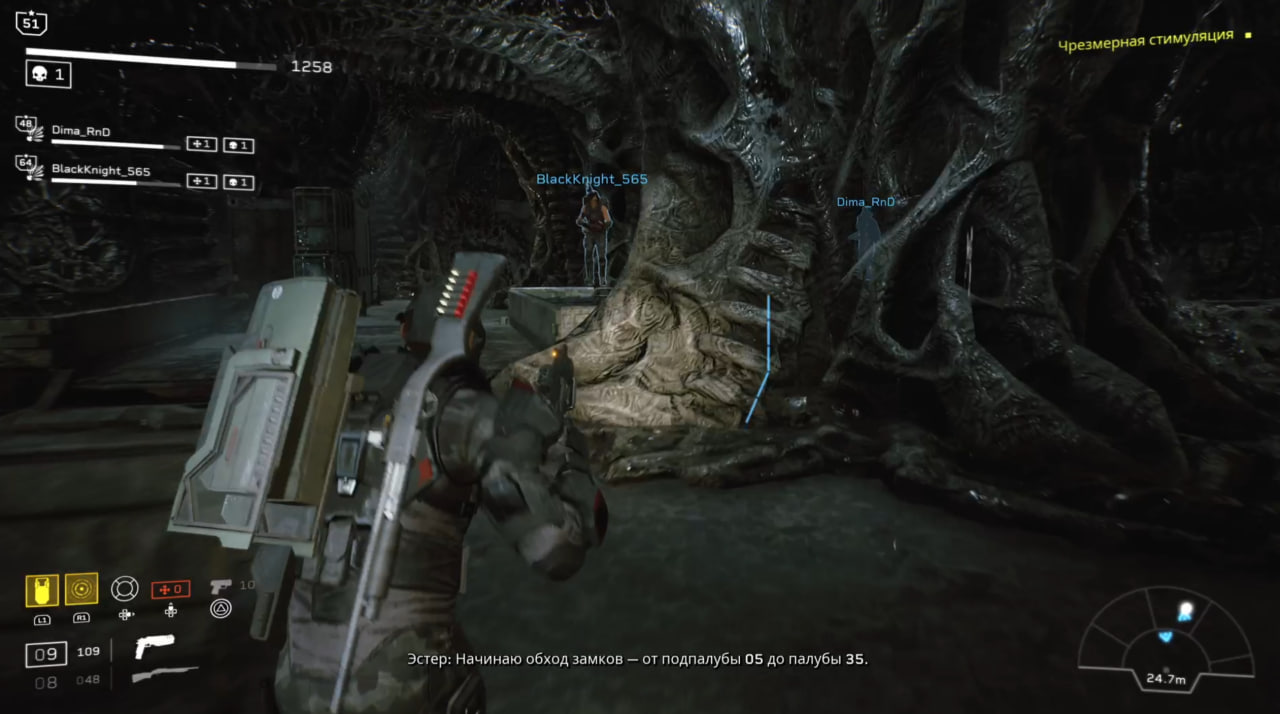This screenshot has height=714, width=1280.
Task: Use the red medkit slot
Action: pyautogui.click(x=170, y=589)
